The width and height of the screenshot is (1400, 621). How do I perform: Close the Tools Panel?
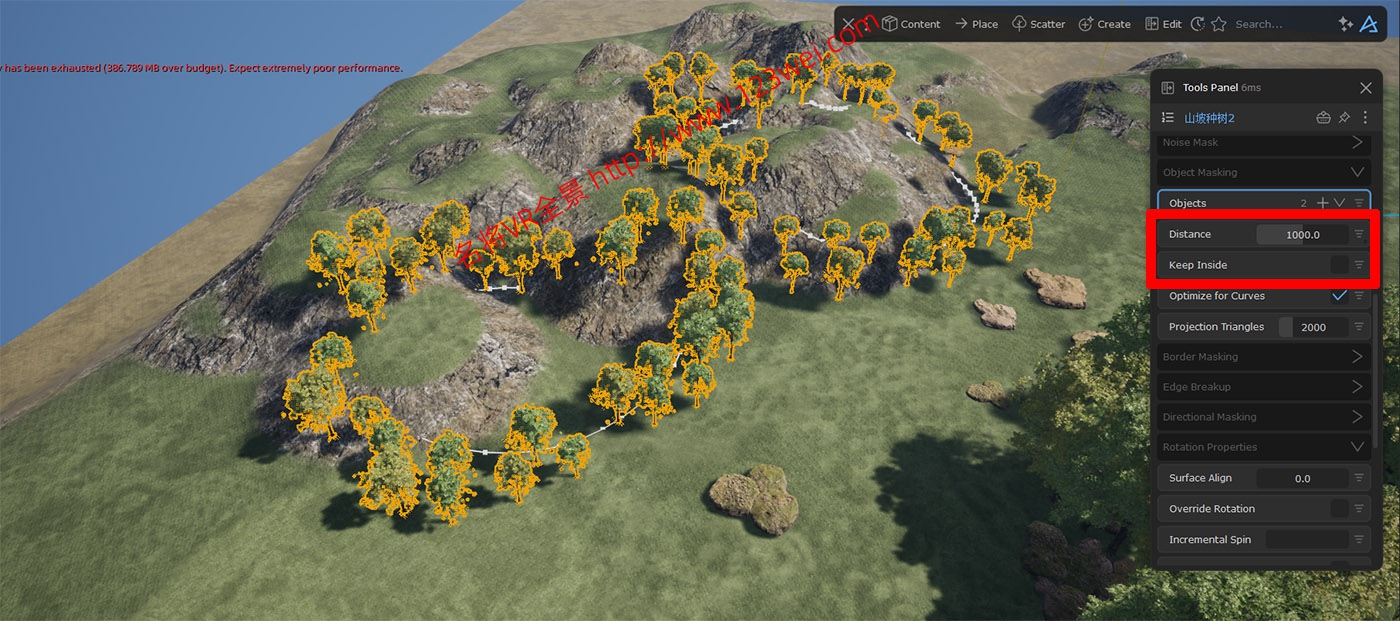[x=1366, y=88]
